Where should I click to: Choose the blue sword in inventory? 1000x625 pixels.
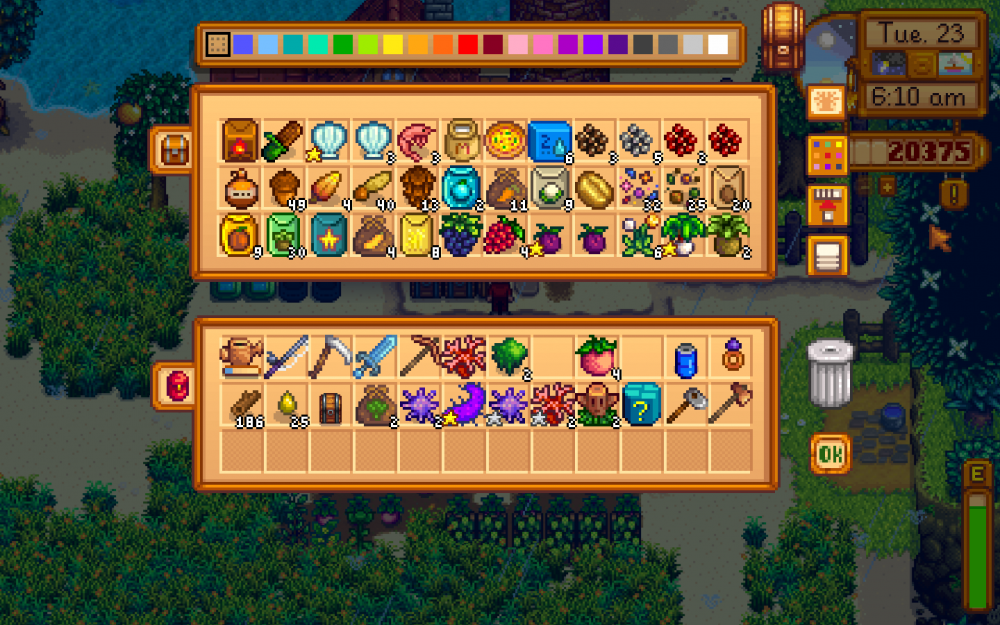373,356
